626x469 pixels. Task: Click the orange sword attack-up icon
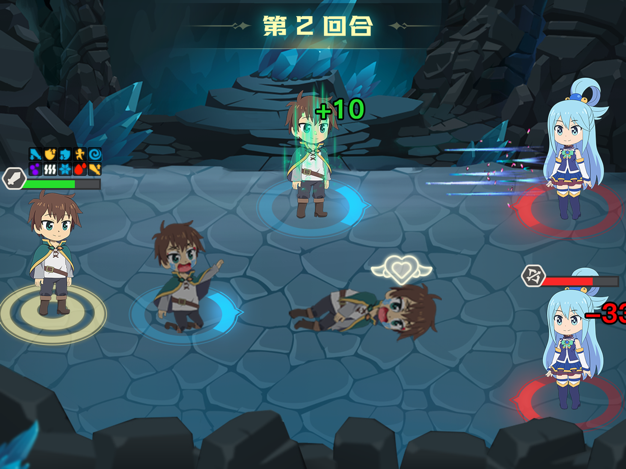(x=95, y=169)
